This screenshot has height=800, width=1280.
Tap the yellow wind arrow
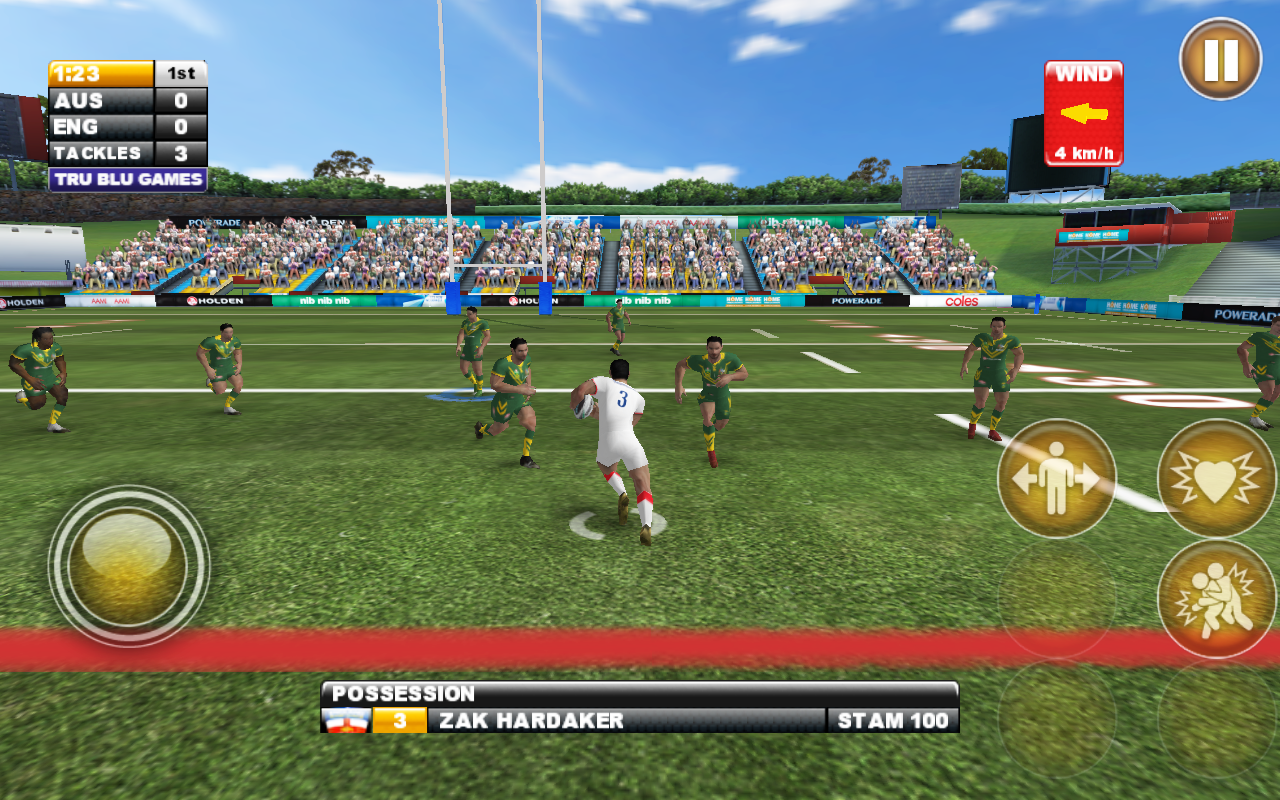tap(1083, 115)
